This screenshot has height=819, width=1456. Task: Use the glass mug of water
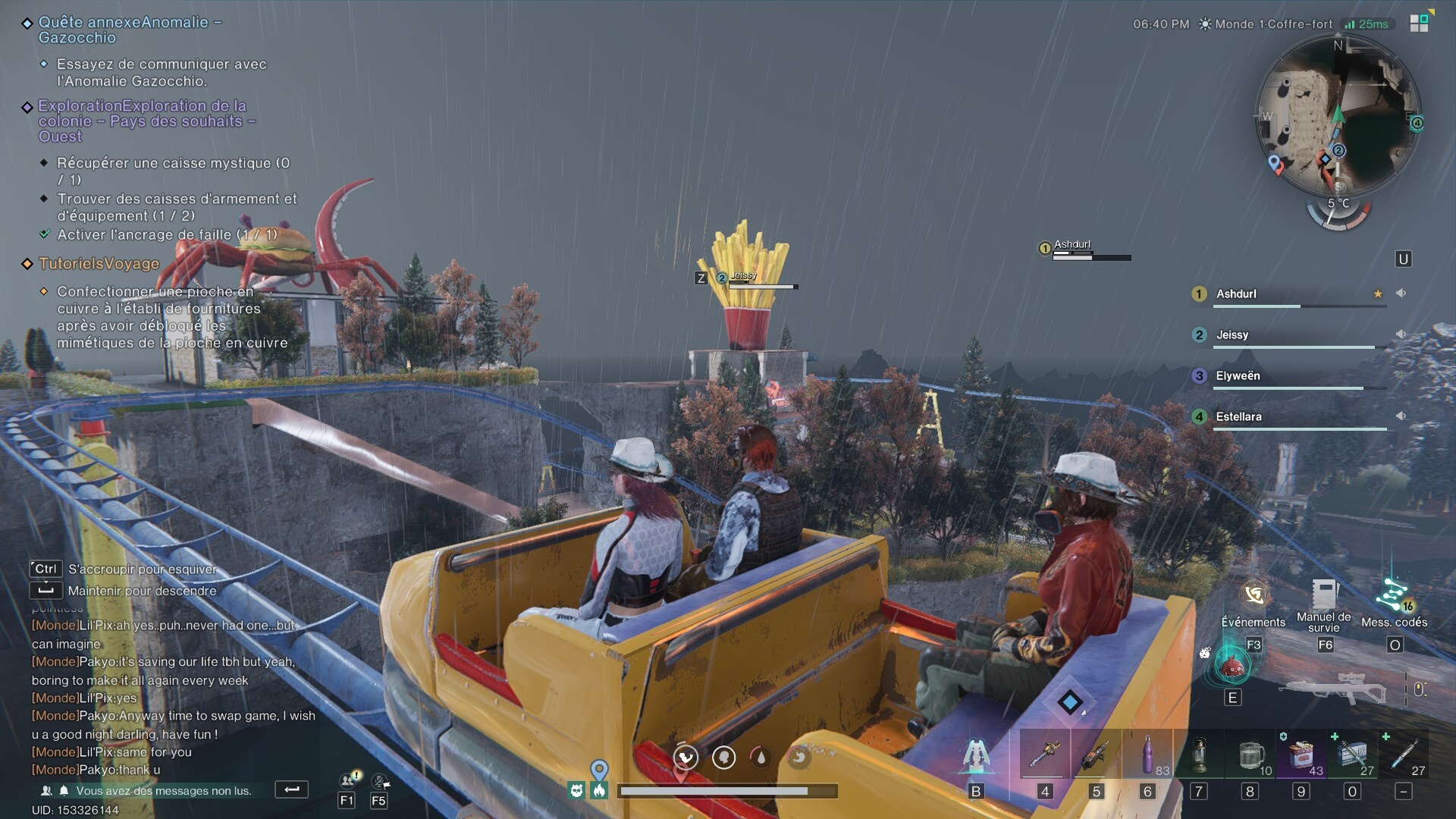click(x=1250, y=755)
